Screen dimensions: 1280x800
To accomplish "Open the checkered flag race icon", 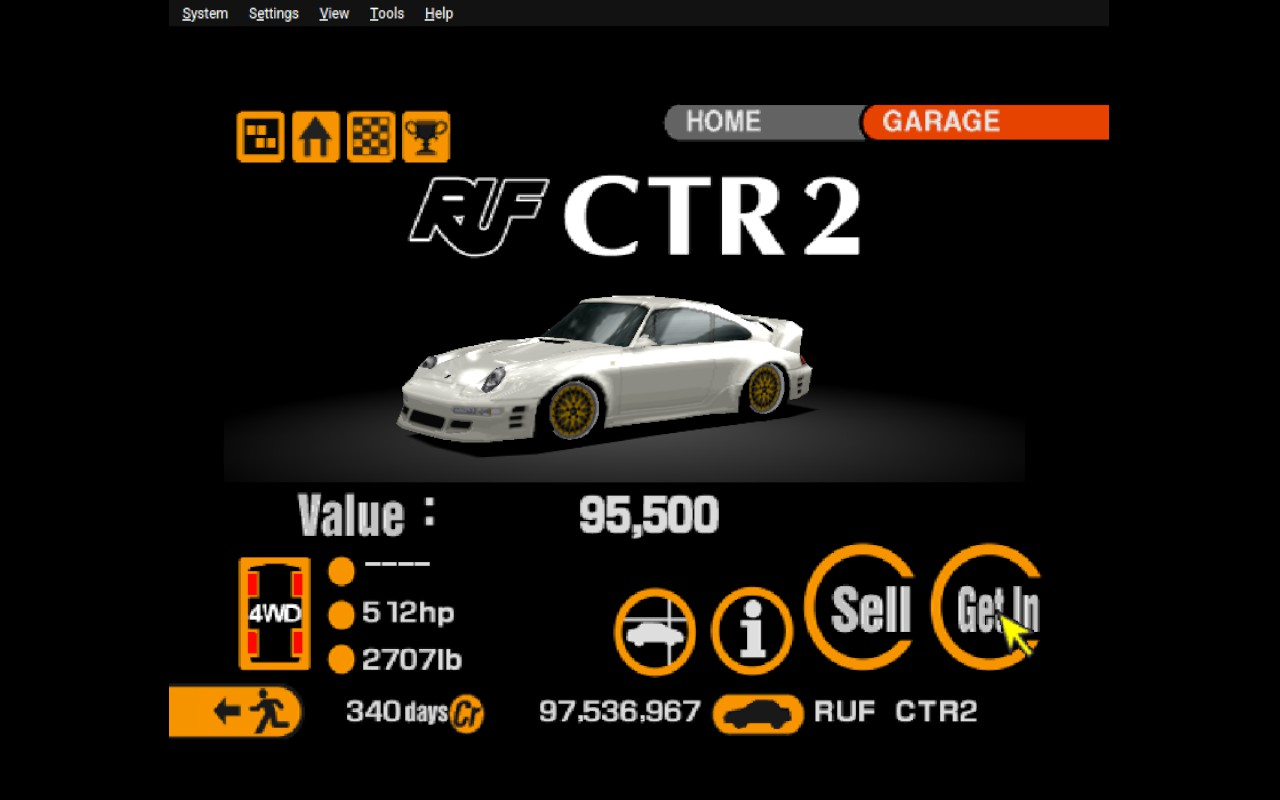I will [x=371, y=137].
